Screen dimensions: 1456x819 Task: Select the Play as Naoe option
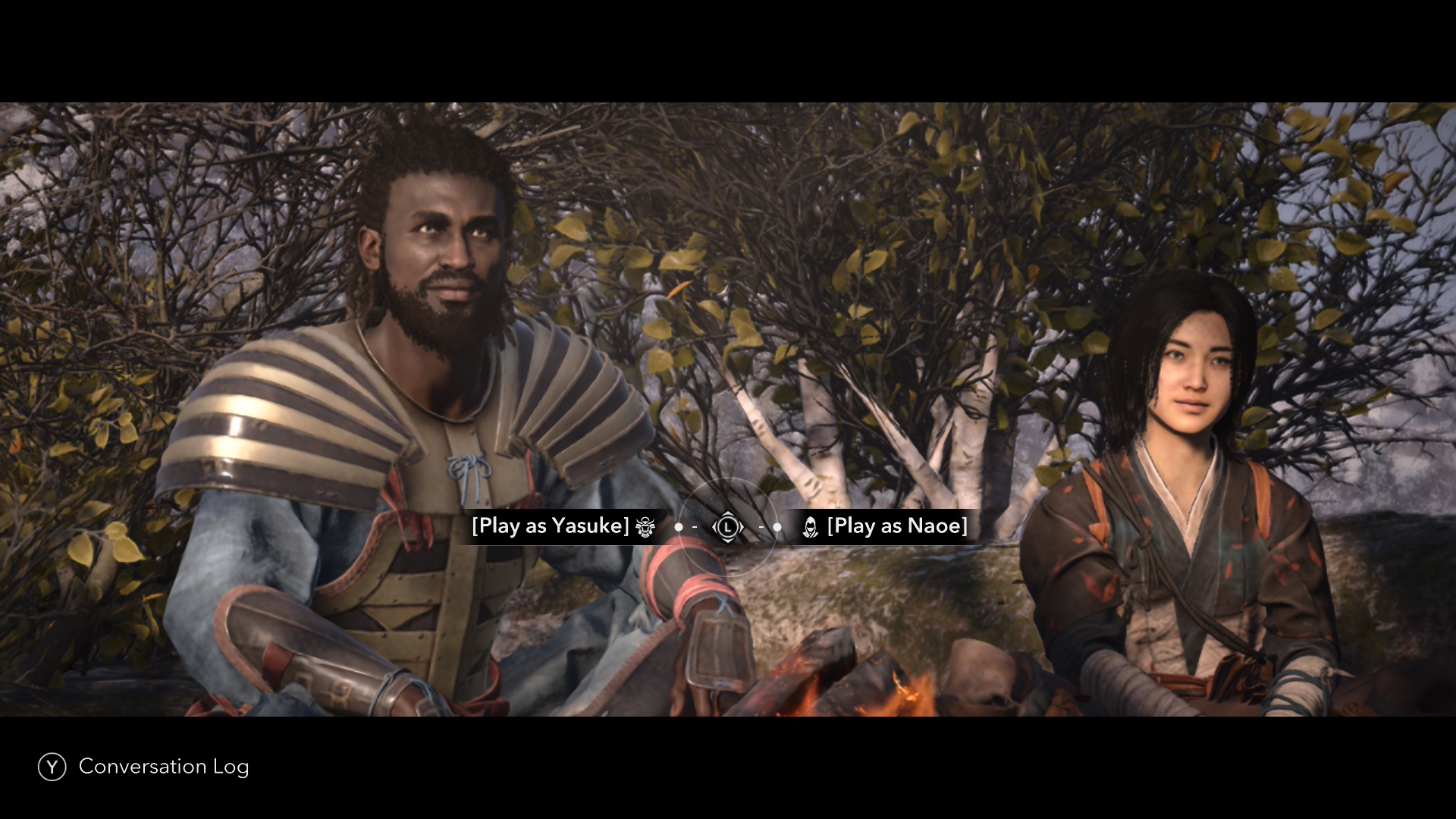click(x=896, y=526)
